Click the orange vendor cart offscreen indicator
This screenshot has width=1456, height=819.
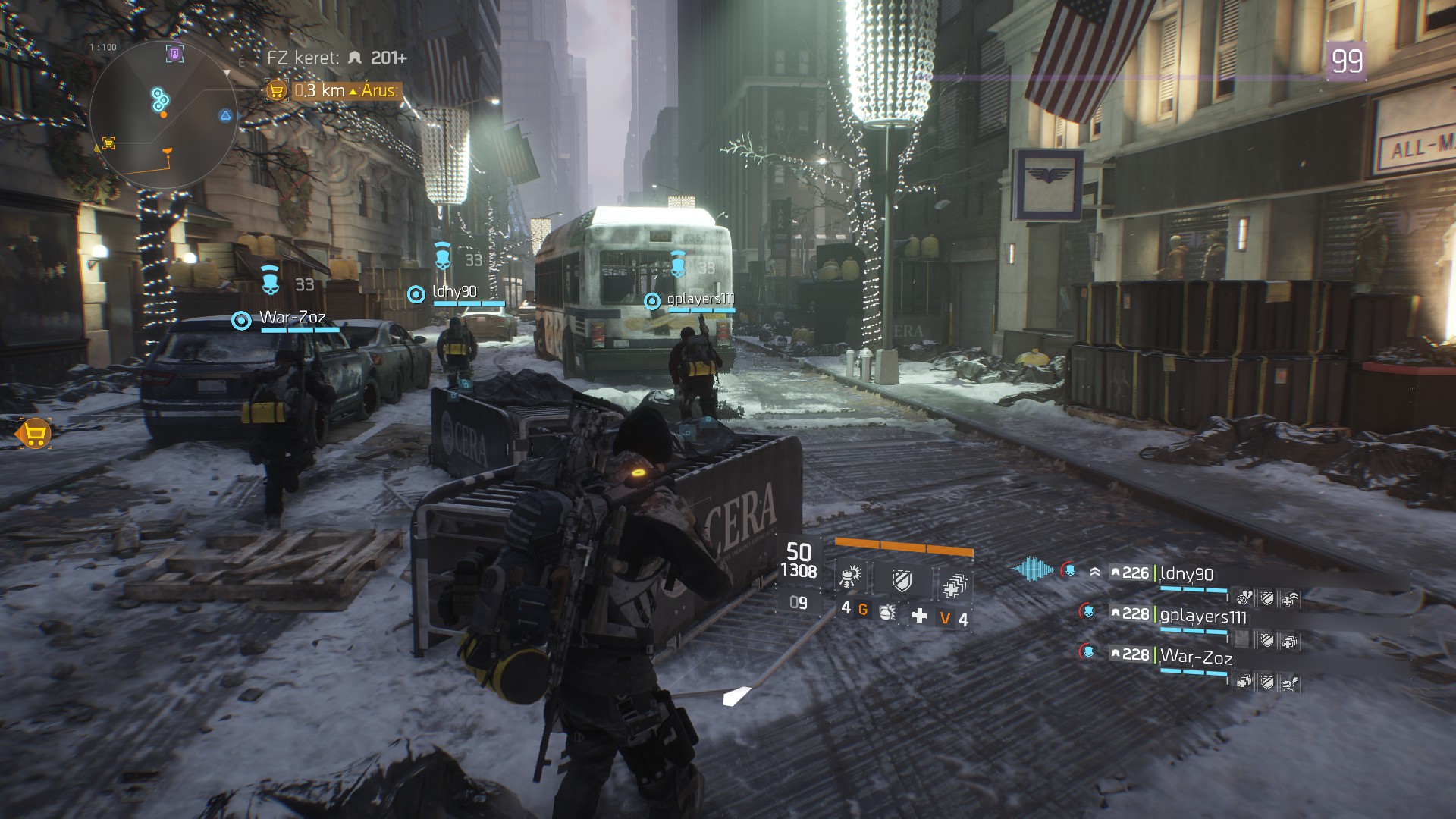pyautogui.click(x=33, y=435)
